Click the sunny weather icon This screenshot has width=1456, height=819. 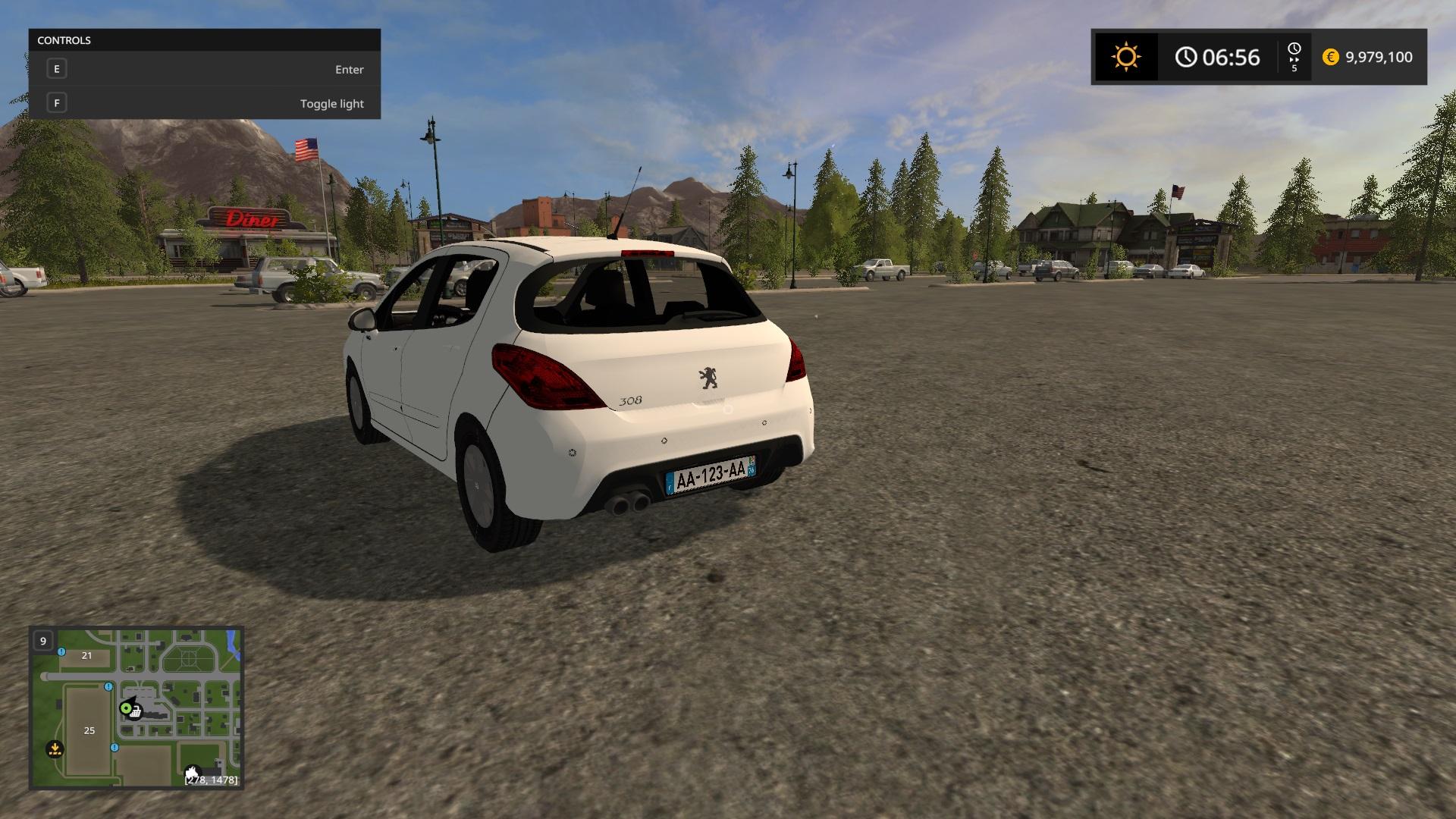(1125, 57)
